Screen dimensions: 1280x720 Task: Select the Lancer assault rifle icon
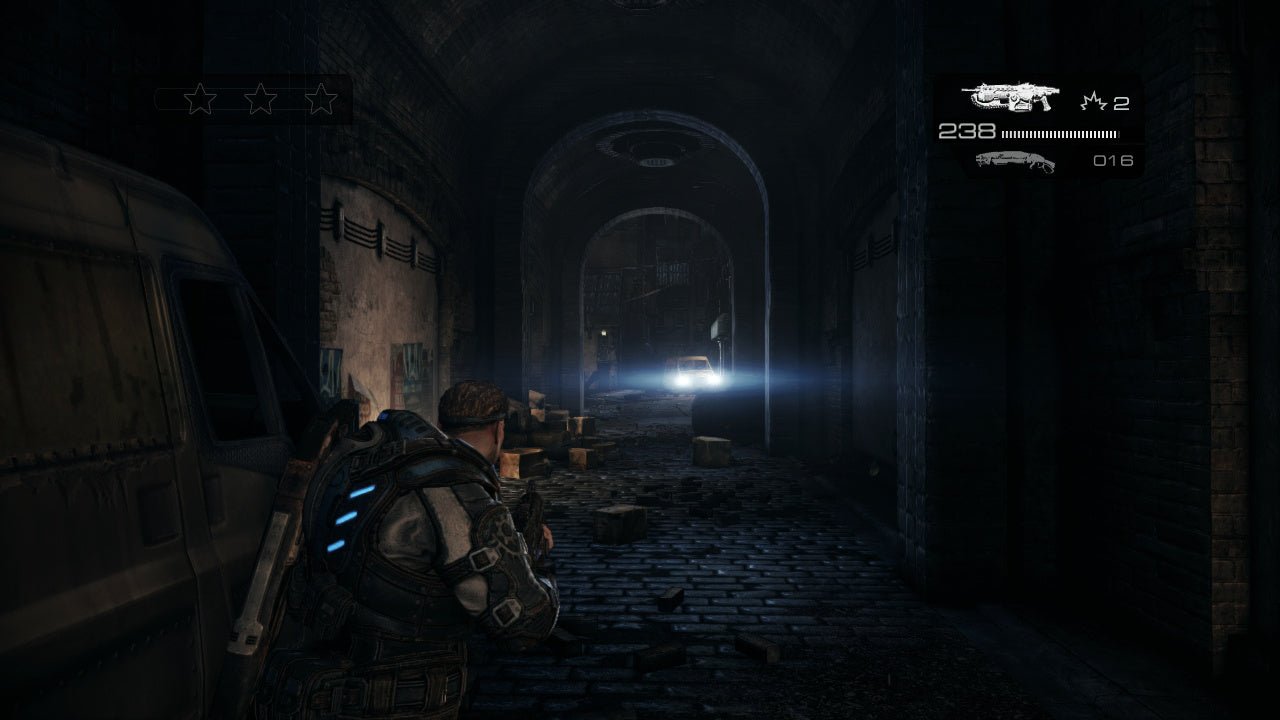pos(1010,98)
